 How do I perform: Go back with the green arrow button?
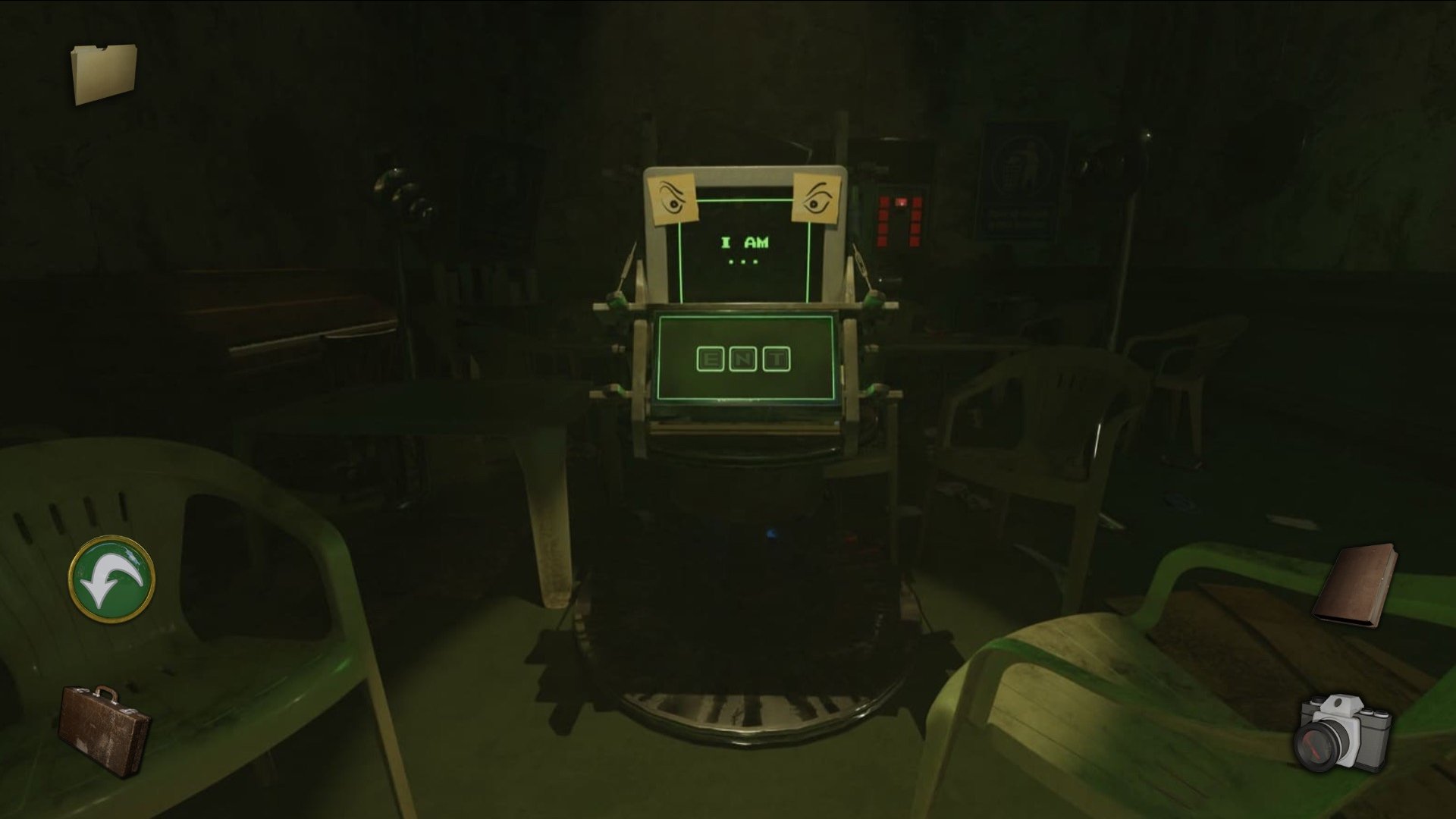click(112, 580)
